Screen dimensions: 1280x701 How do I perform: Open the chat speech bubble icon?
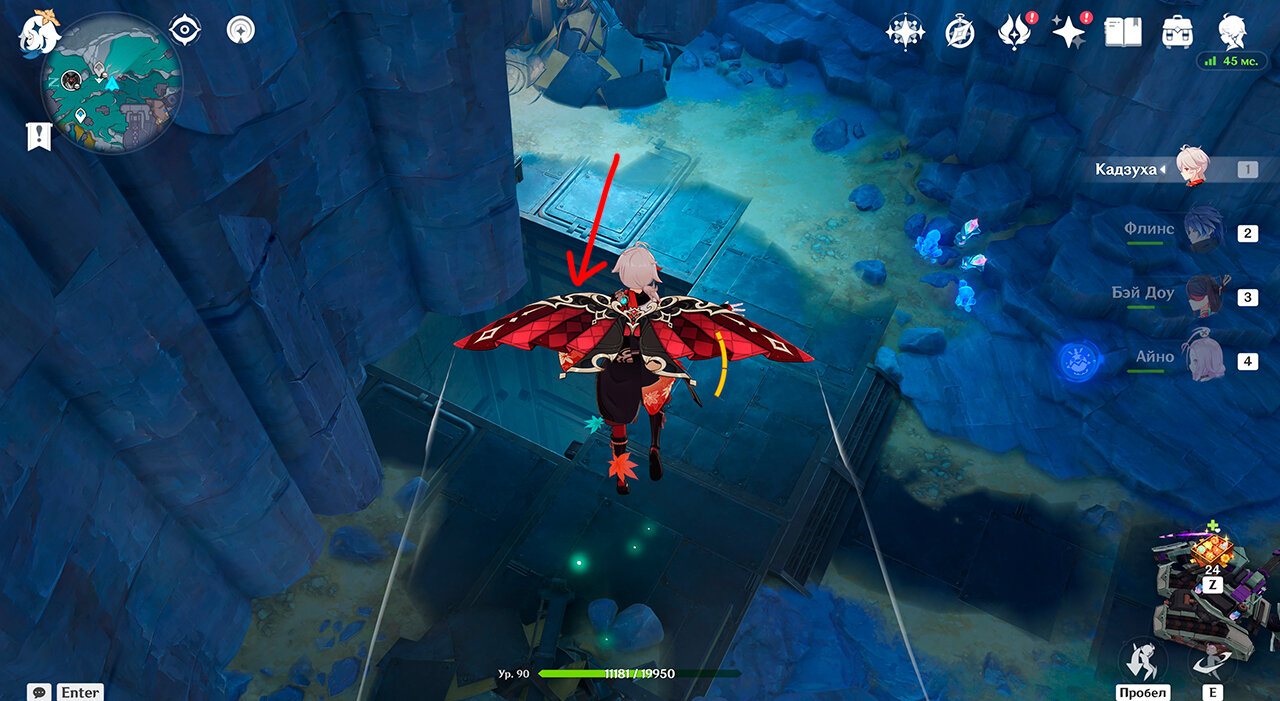point(40,692)
